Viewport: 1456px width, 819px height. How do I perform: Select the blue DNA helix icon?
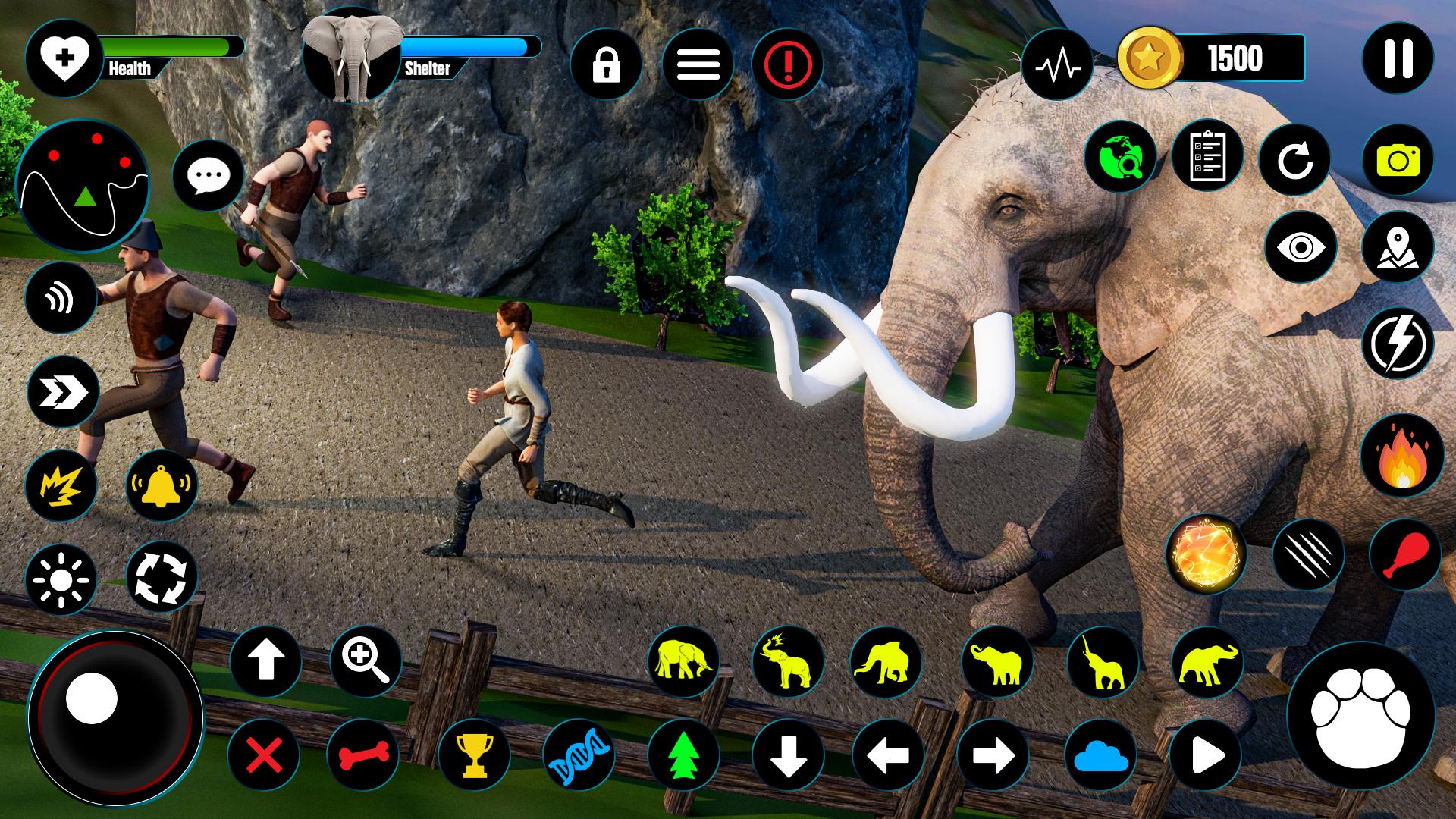[579, 755]
